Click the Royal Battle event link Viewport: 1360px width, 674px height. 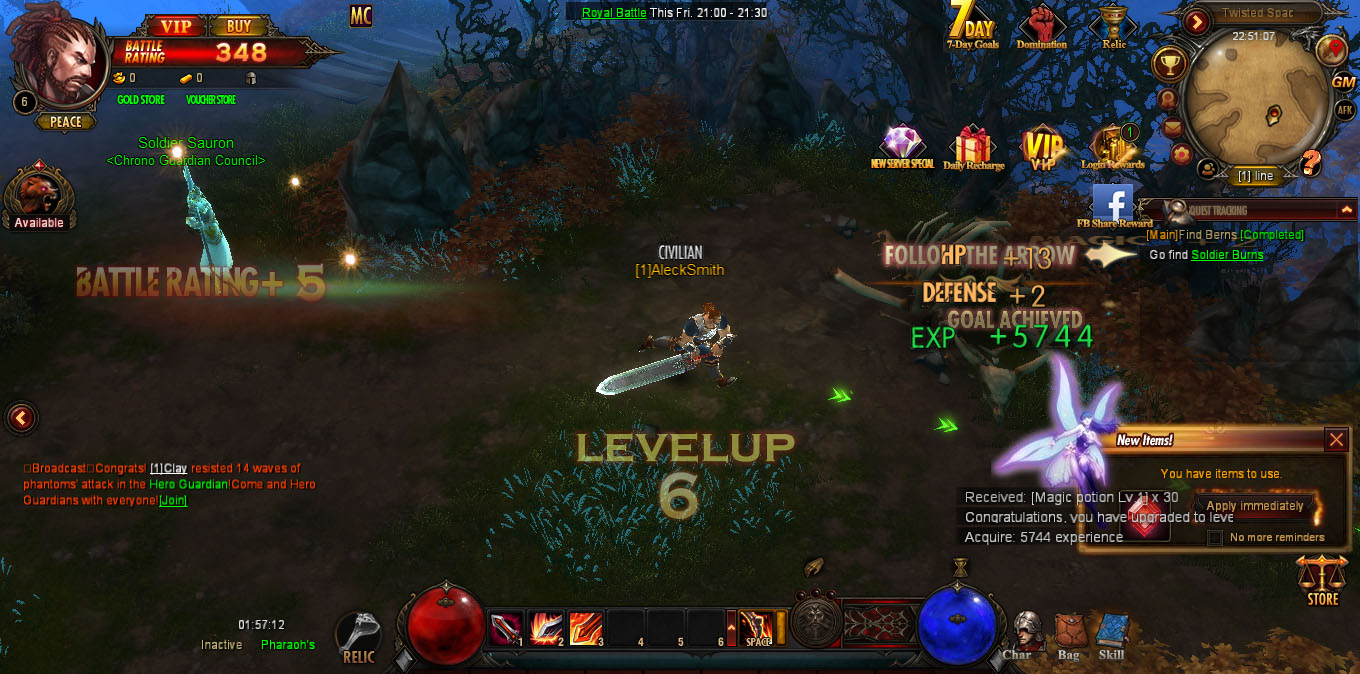(614, 13)
